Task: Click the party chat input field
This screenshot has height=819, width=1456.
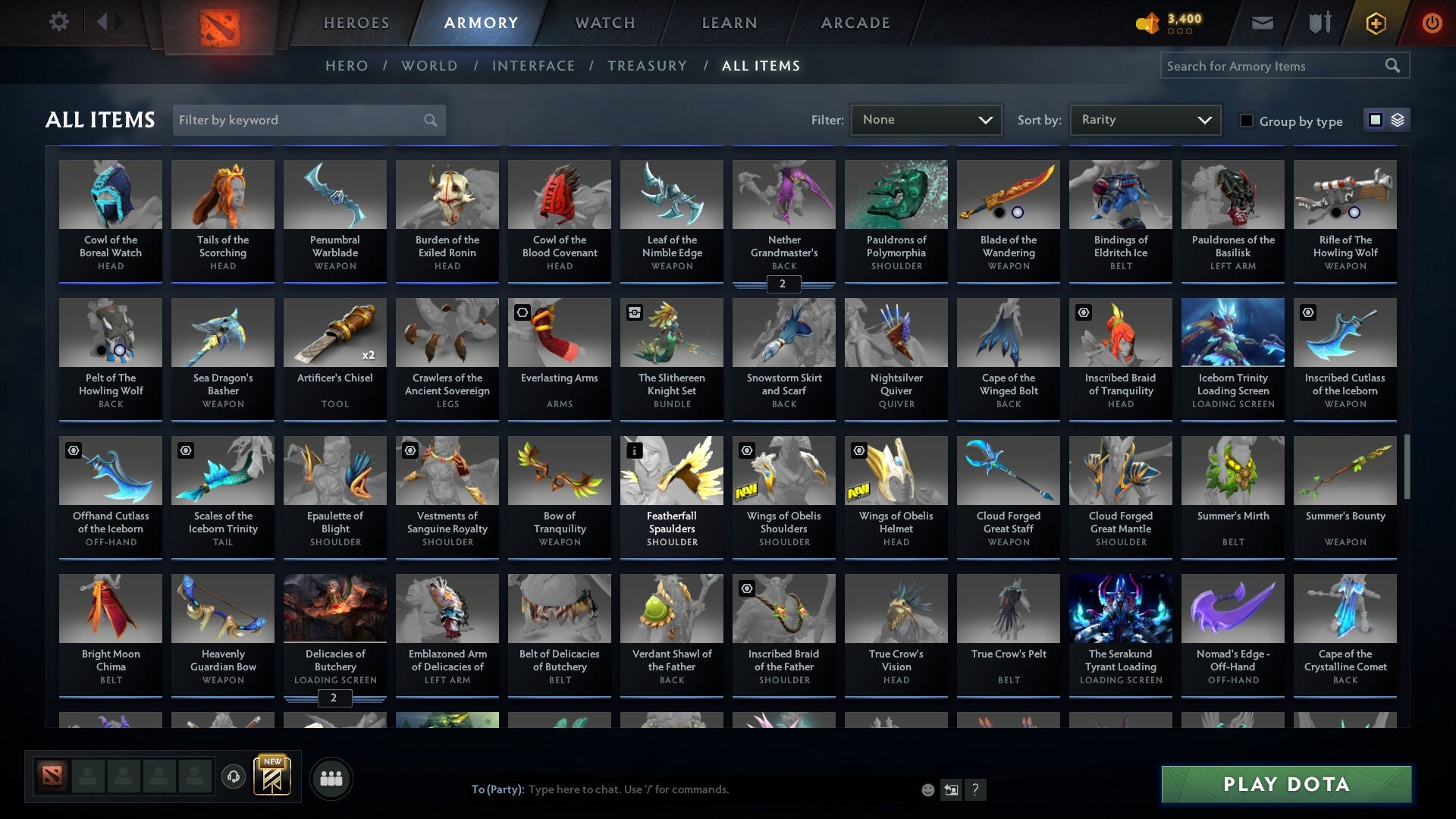Action: pyautogui.click(x=682, y=789)
